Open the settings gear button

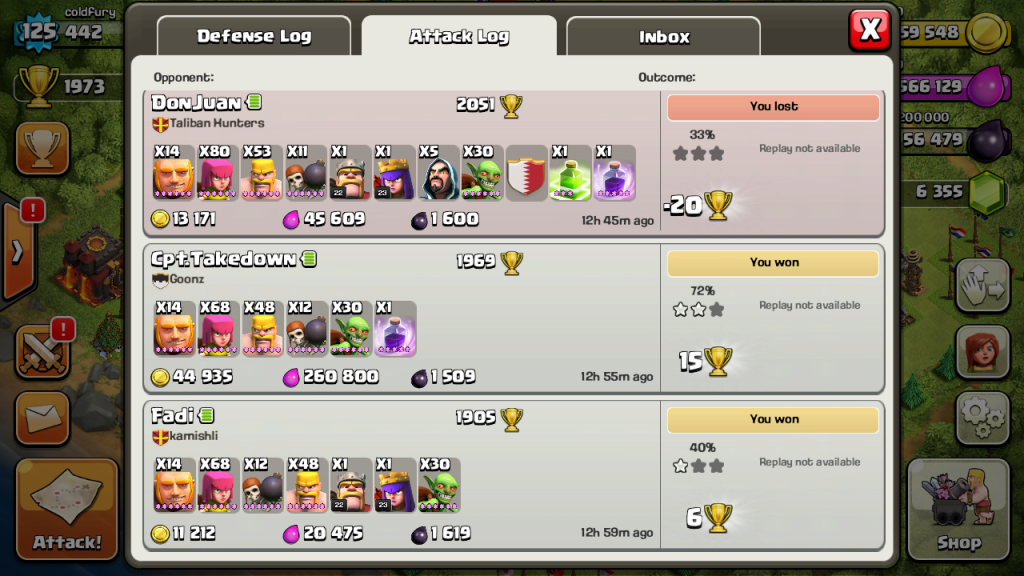(982, 418)
